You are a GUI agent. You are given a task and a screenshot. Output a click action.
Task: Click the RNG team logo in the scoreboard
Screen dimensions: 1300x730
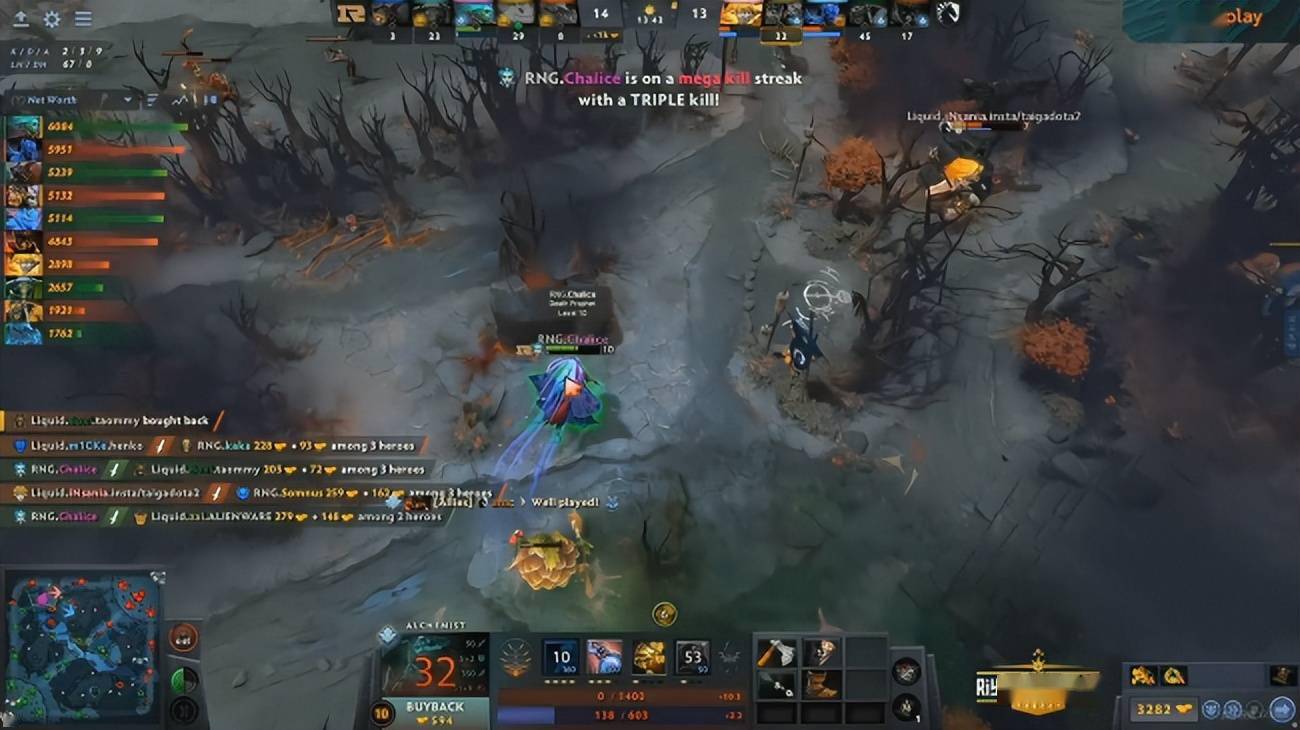point(350,14)
